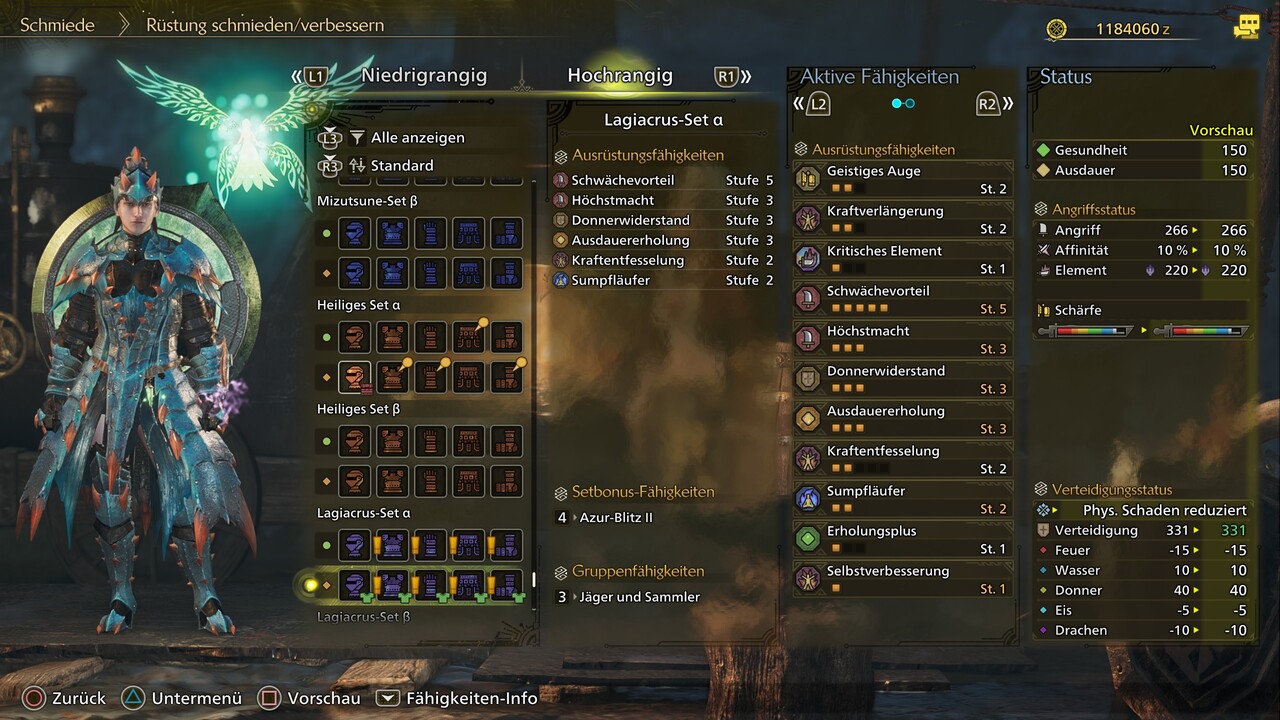
Task: Choose the Donnerwiderstand active skill entry
Action: (903, 379)
